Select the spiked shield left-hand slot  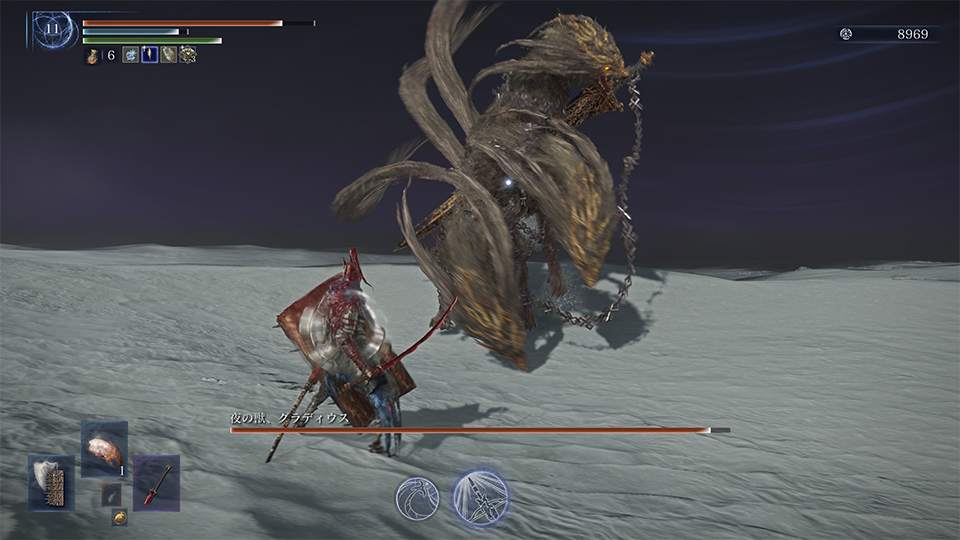(x=52, y=482)
